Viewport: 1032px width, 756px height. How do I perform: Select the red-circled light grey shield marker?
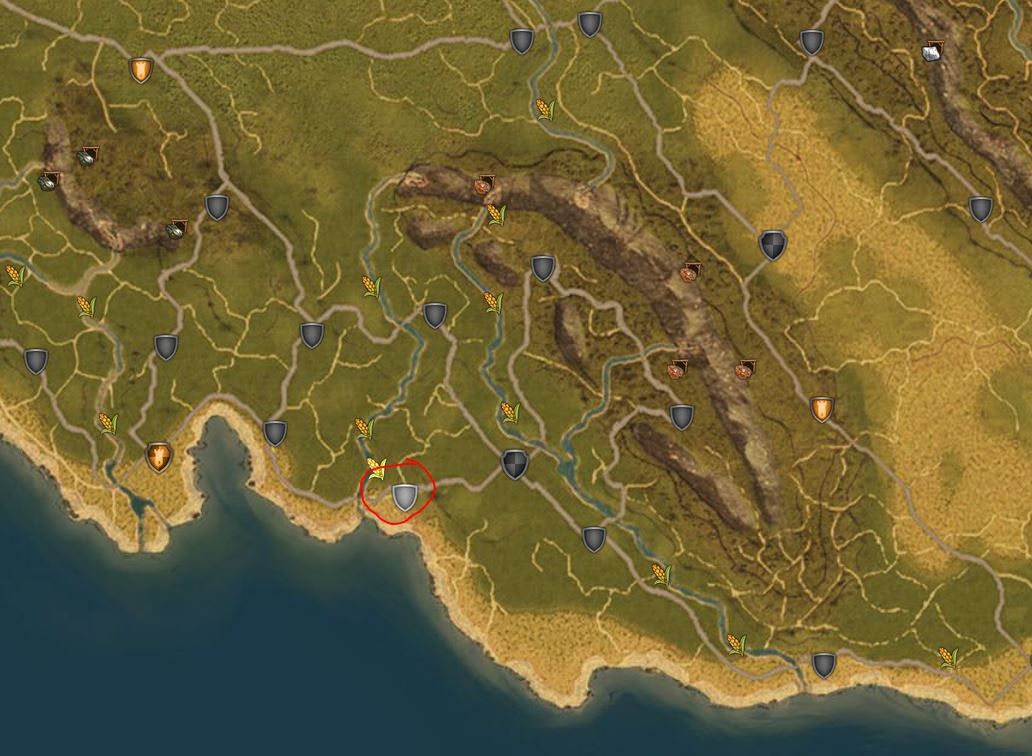(404, 496)
